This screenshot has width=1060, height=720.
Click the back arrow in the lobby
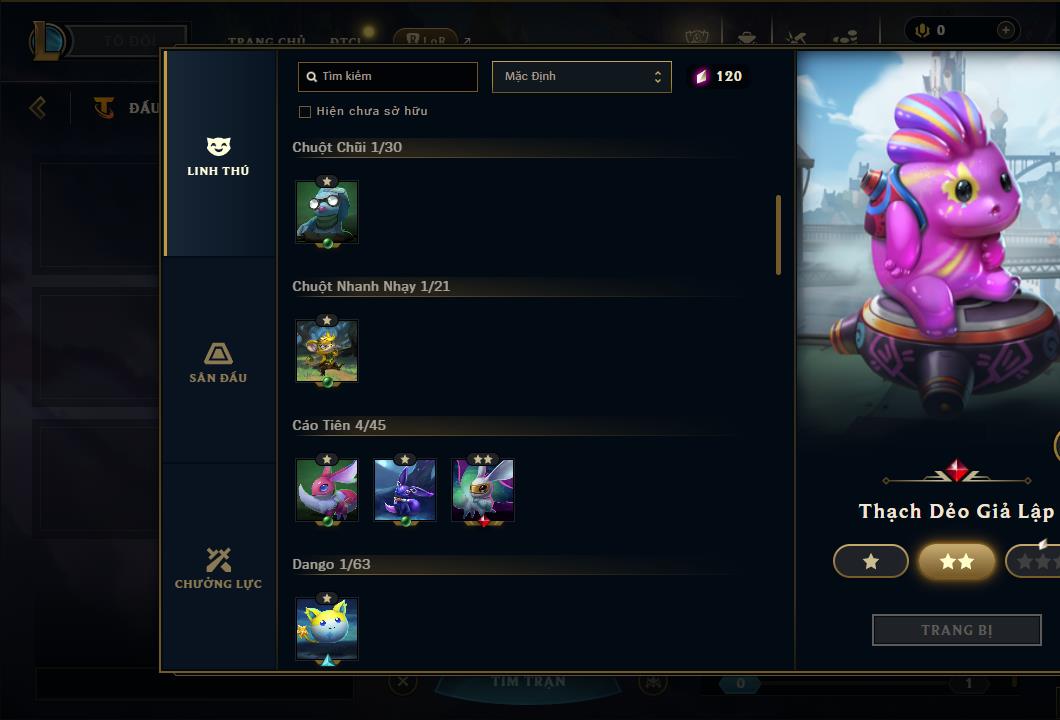(38, 107)
